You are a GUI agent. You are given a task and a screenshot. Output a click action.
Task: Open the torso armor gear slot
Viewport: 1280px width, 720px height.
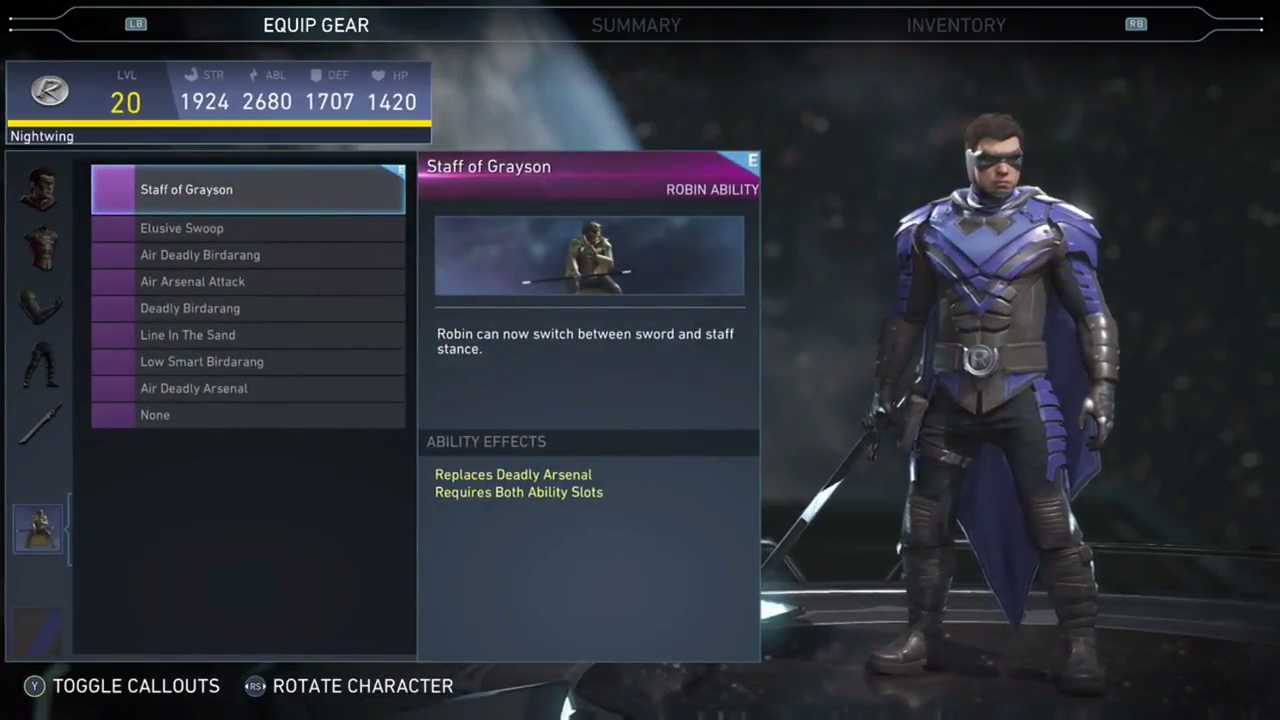(x=40, y=247)
